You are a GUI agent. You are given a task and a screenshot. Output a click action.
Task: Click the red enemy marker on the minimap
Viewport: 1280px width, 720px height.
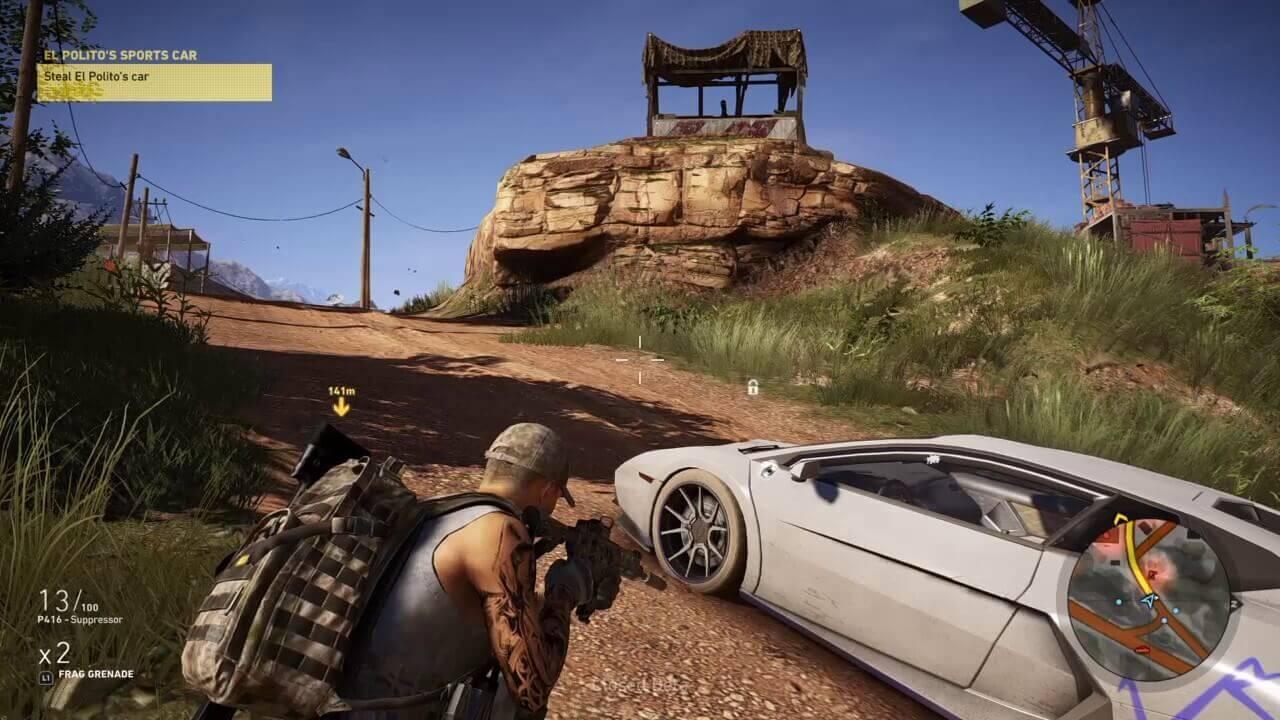coord(1151,573)
